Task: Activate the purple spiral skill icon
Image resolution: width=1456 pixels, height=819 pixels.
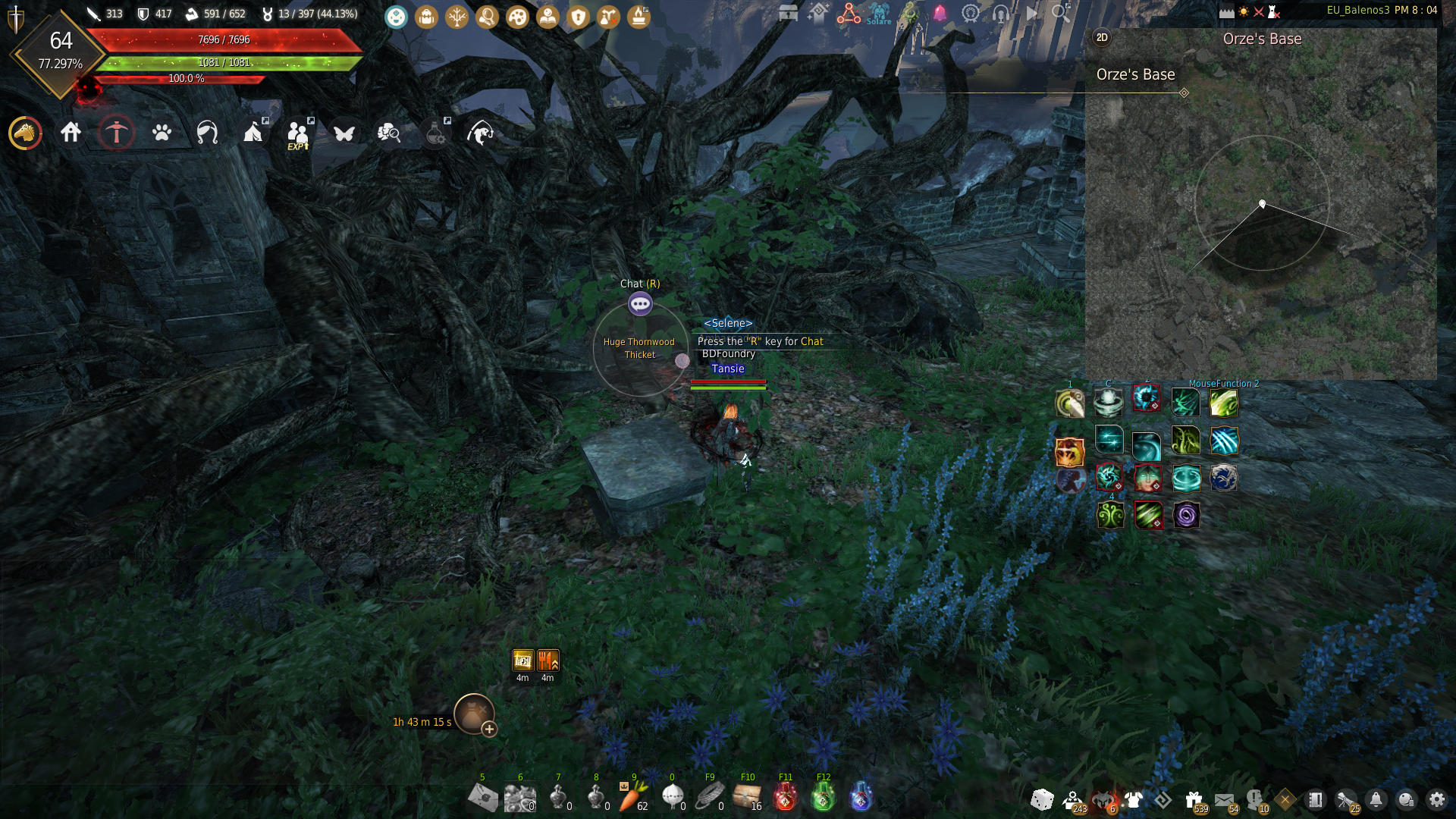Action: point(1186,516)
